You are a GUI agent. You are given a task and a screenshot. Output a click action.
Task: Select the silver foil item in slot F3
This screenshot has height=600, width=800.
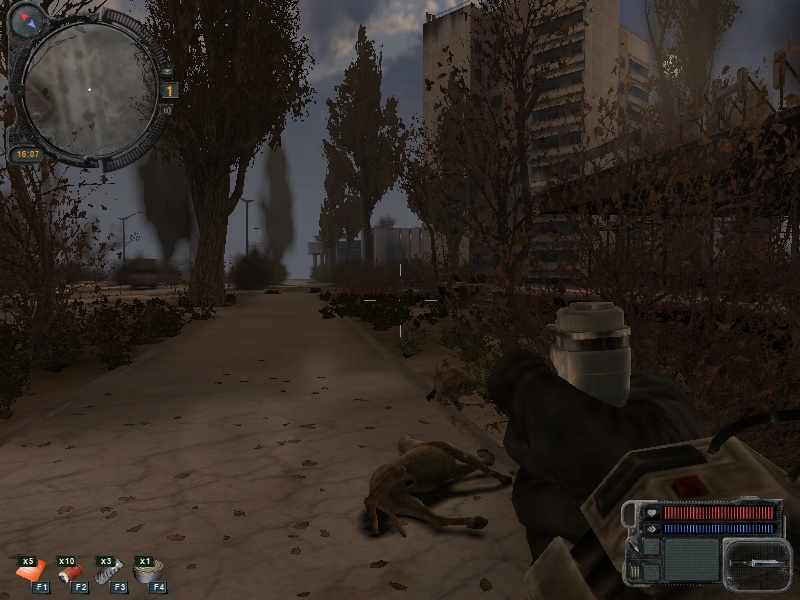pos(108,574)
